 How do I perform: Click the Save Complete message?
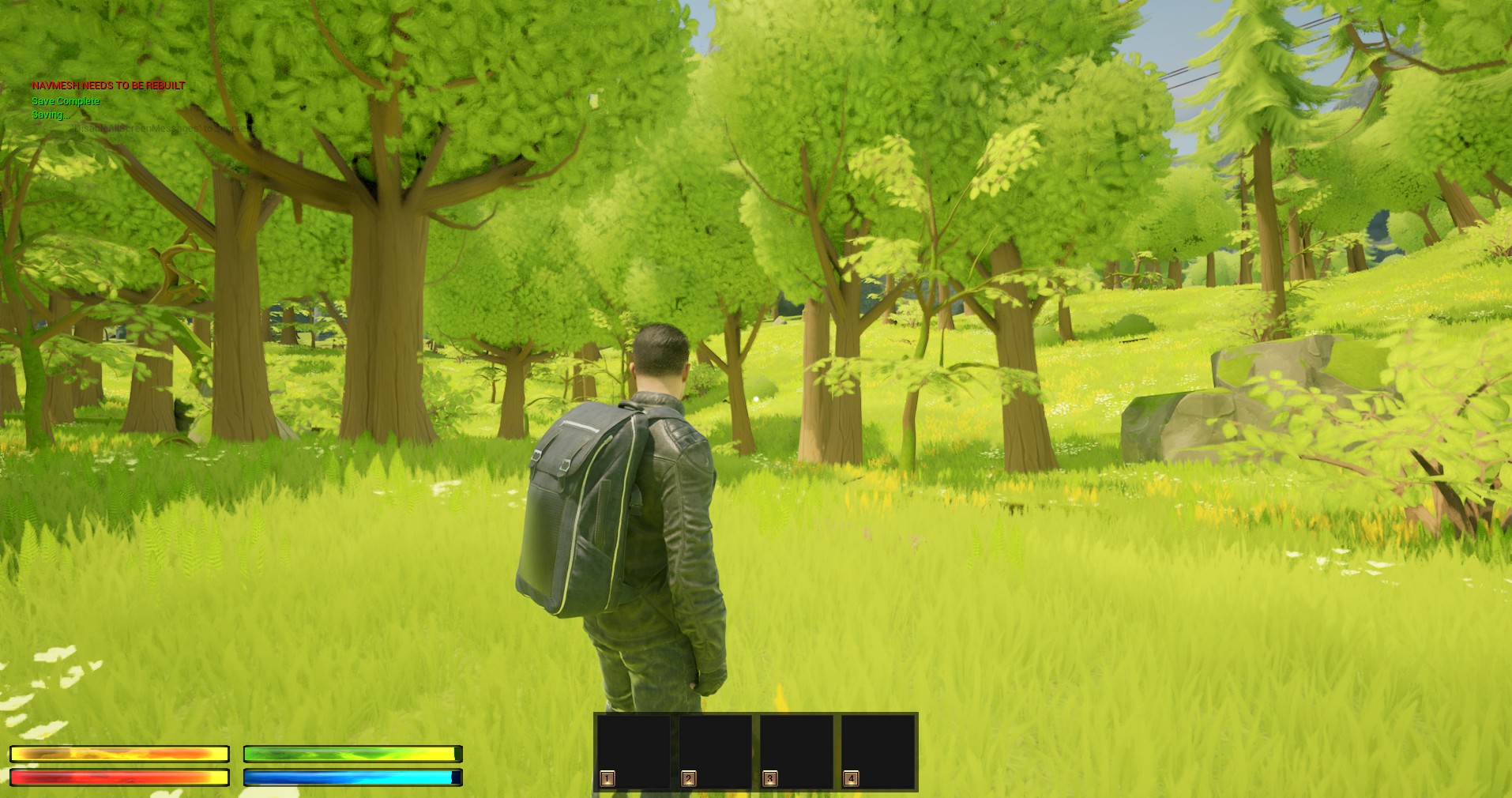pyautogui.click(x=65, y=101)
